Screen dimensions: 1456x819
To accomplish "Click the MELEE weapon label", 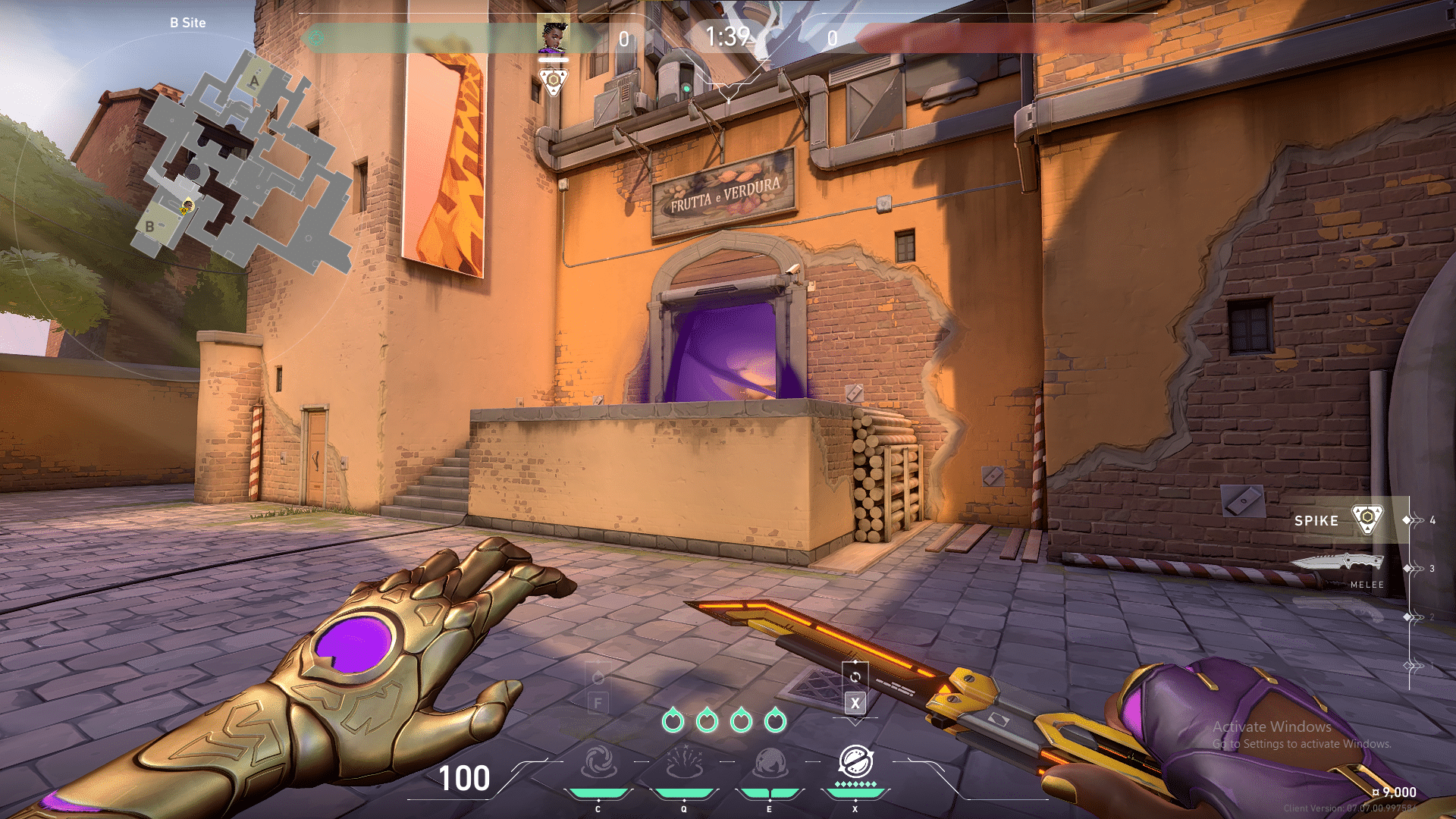I will coord(1365,585).
